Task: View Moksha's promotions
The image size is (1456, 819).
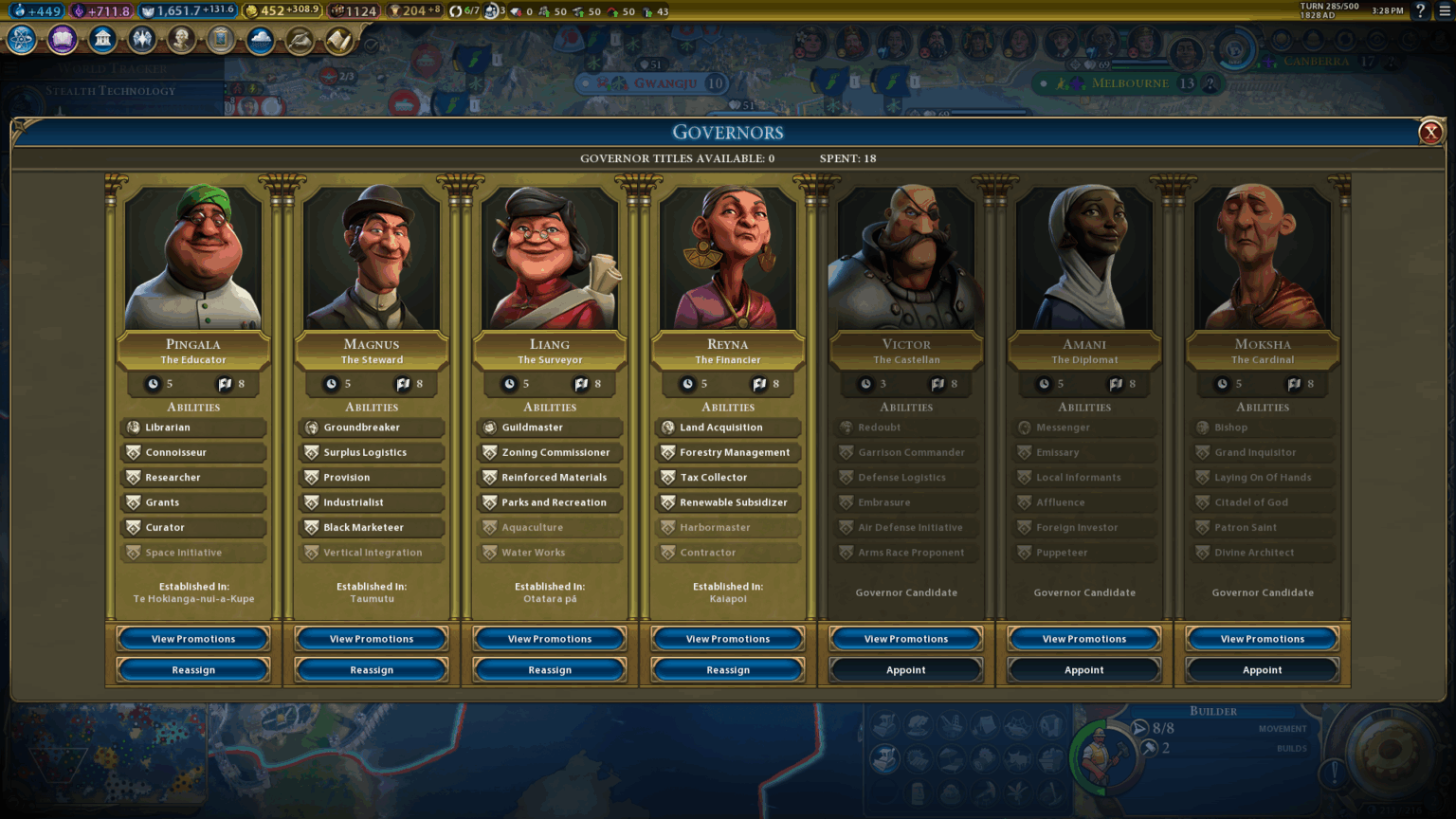Action: coord(1263,639)
